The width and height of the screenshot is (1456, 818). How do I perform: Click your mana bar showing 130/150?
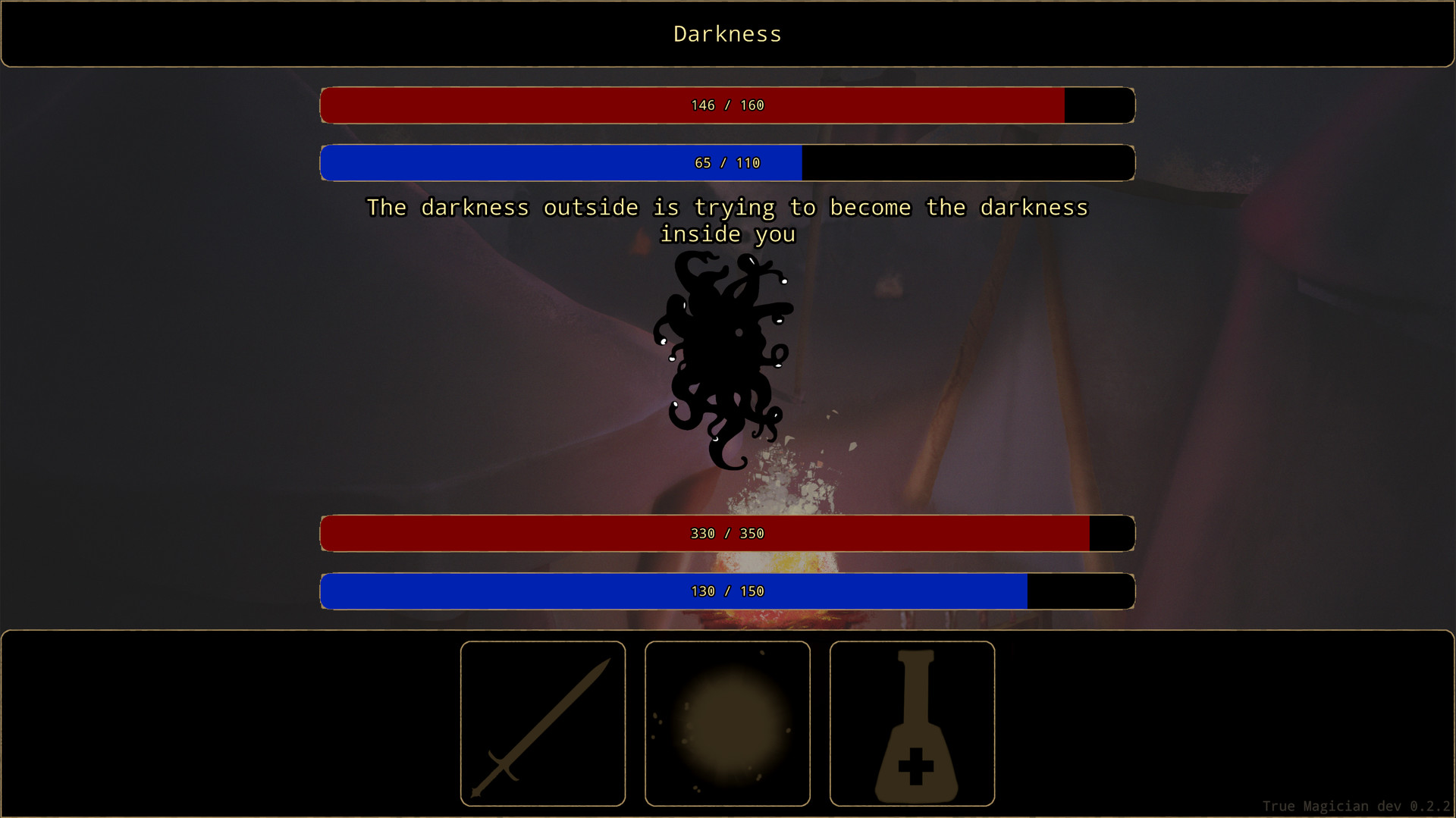(x=727, y=591)
